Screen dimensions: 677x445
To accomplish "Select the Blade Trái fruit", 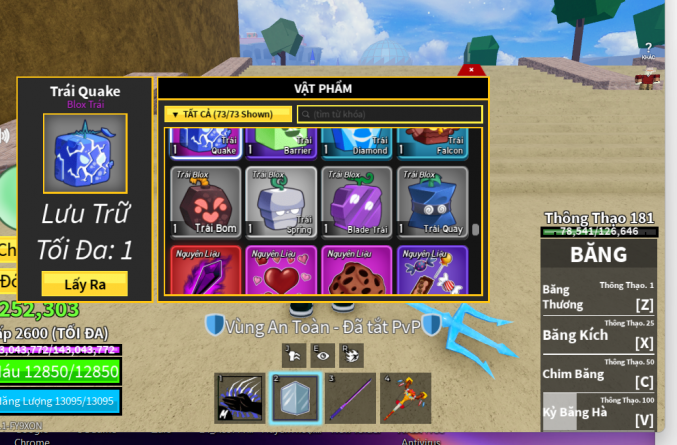I will (357, 201).
